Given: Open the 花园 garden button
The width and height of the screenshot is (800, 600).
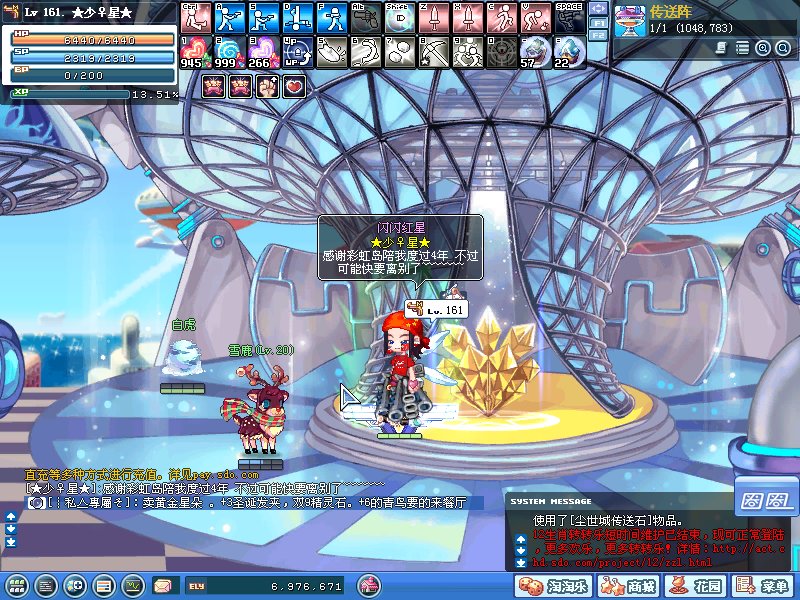Looking at the screenshot, I should pos(702,585).
